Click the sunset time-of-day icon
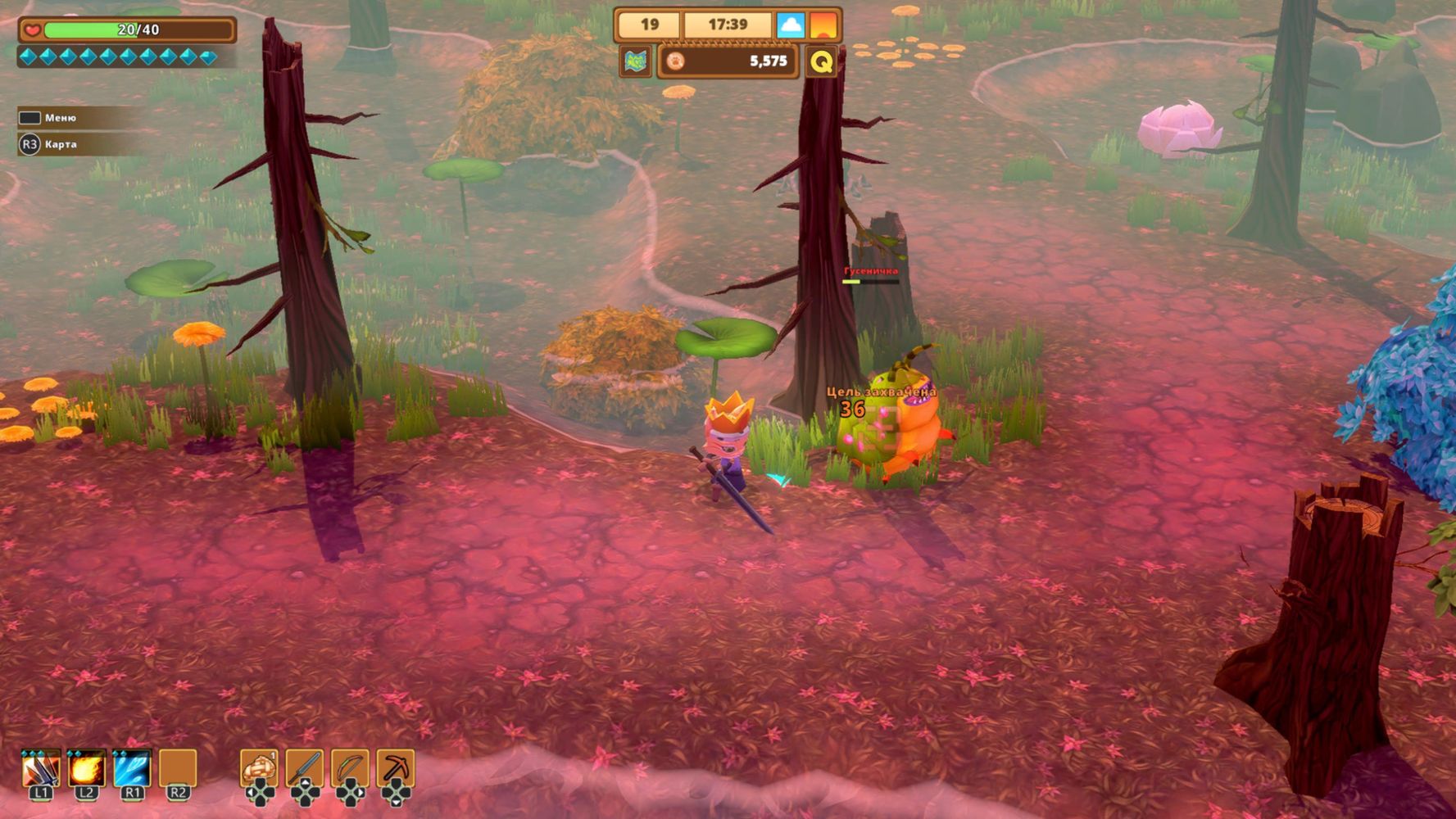1456x819 pixels. [x=823, y=25]
